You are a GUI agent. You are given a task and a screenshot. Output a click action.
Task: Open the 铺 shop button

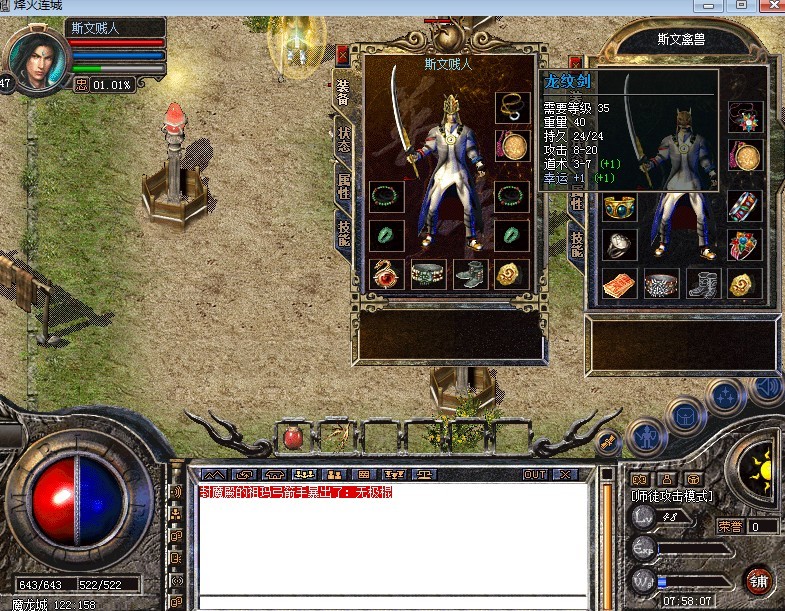point(758,579)
